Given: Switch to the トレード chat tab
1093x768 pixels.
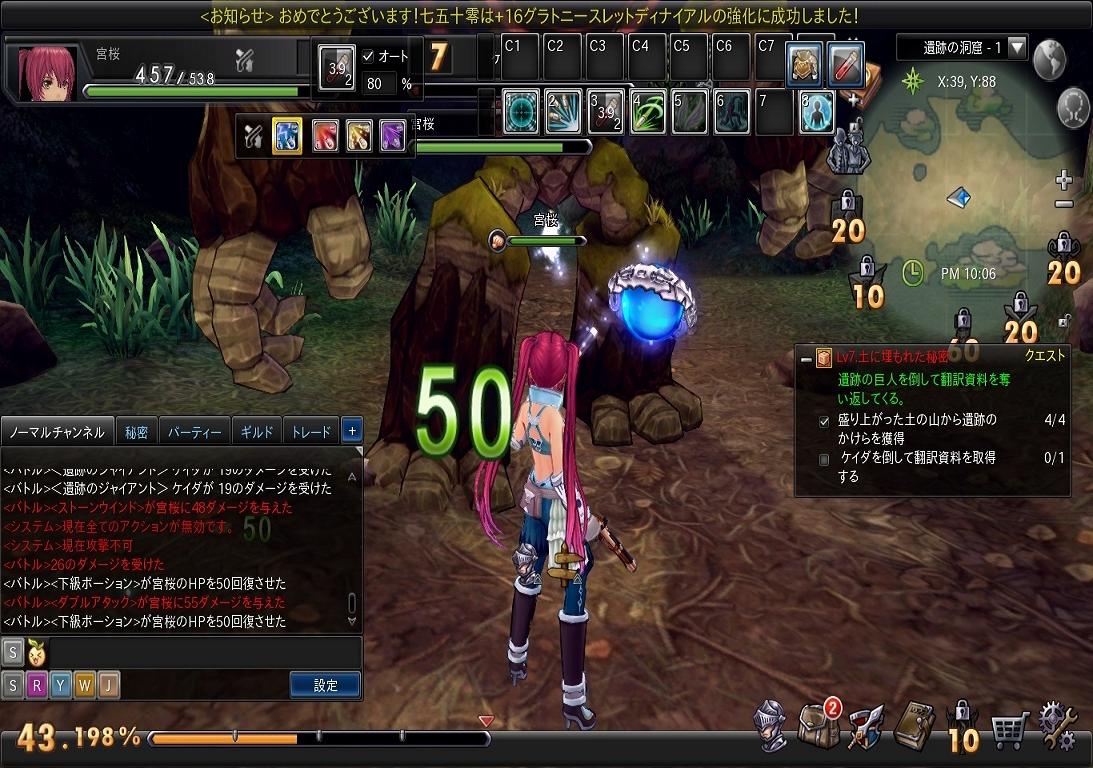Looking at the screenshot, I should [310, 432].
